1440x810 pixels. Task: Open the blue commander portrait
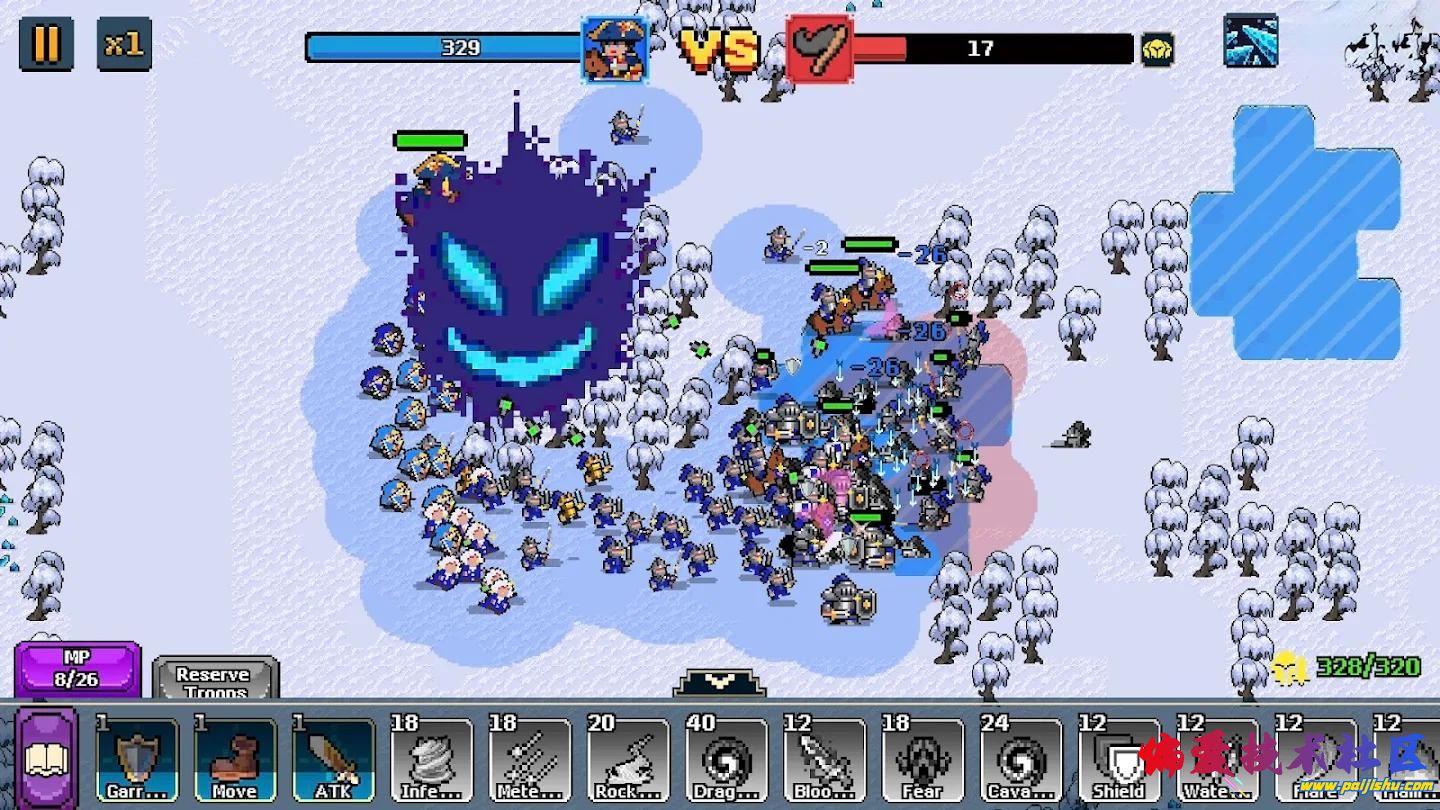pyautogui.click(x=616, y=48)
